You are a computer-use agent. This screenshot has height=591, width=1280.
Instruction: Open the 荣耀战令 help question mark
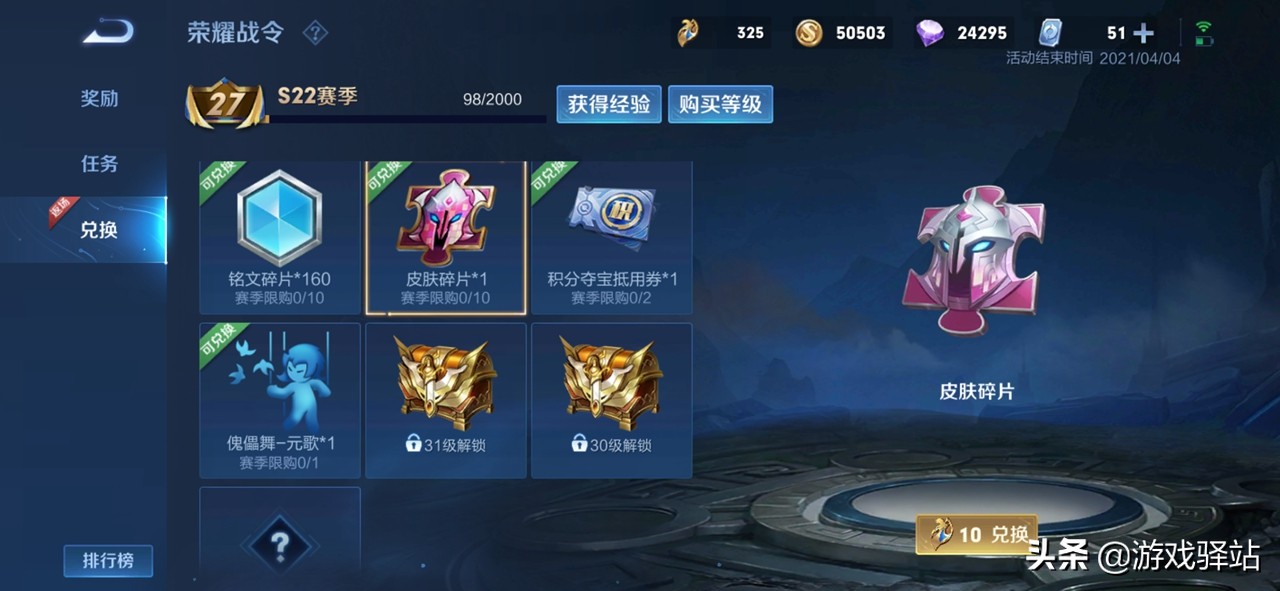tap(315, 33)
